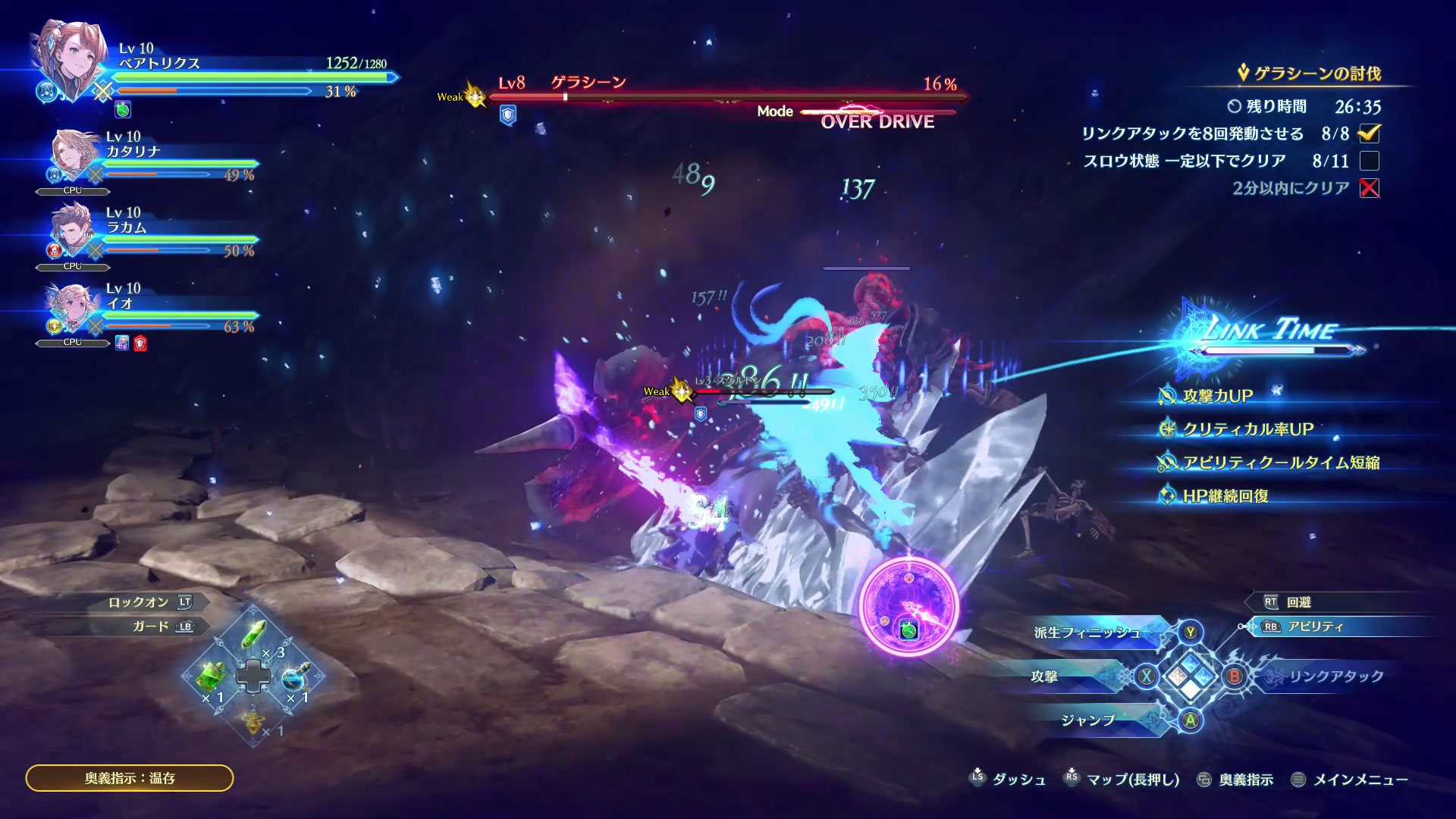Toggle the 奥義指示：温存 order button
Viewport: 1456px width, 819px height.
pyautogui.click(x=130, y=778)
